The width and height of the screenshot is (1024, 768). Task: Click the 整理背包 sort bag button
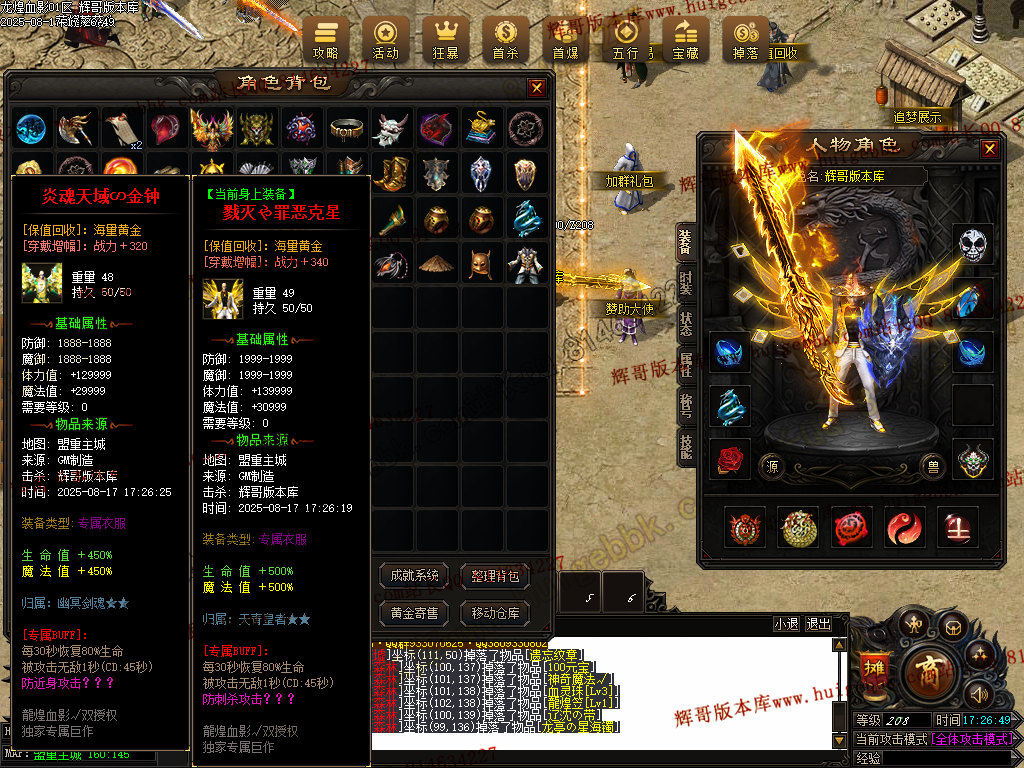click(x=494, y=575)
